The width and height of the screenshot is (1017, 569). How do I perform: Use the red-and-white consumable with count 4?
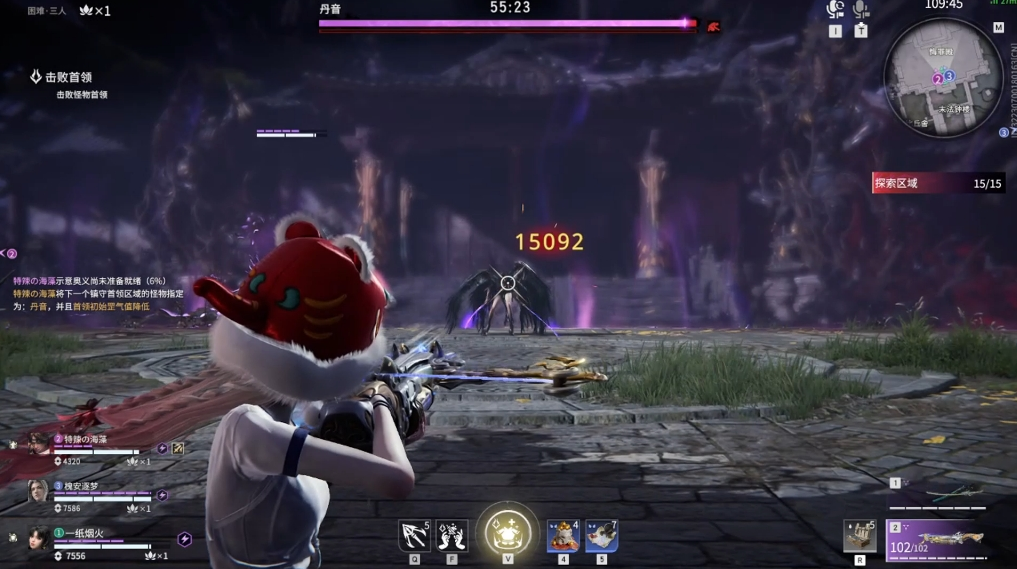563,536
